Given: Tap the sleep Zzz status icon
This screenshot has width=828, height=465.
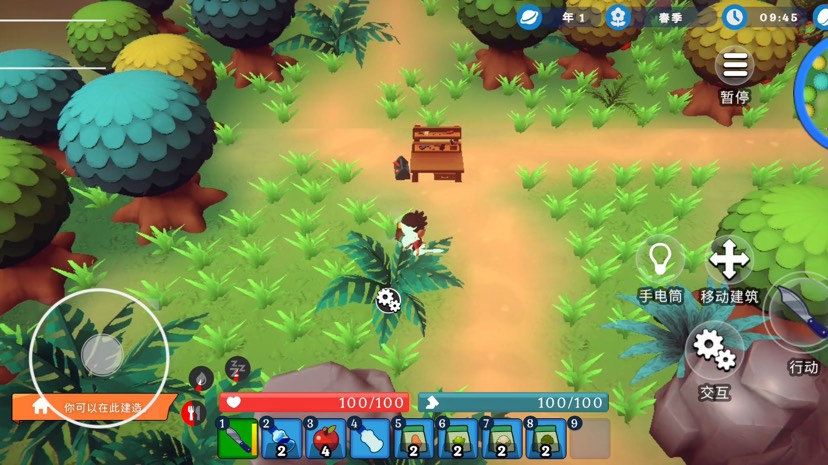Looking at the screenshot, I should click(x=238, y=367).
